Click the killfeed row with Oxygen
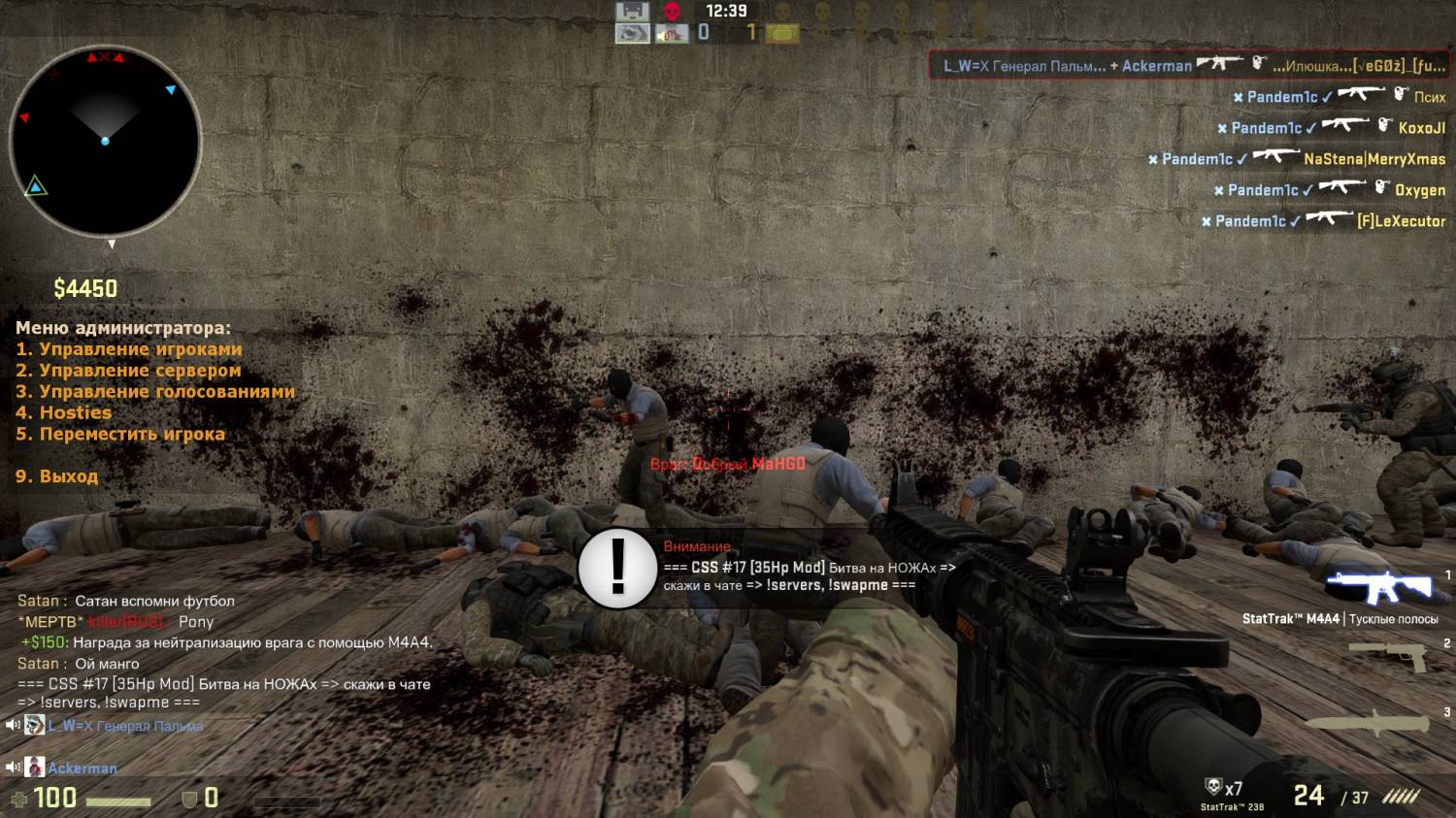Image resolution: width=1456 pixels, height=818 pixels. 1329,190
